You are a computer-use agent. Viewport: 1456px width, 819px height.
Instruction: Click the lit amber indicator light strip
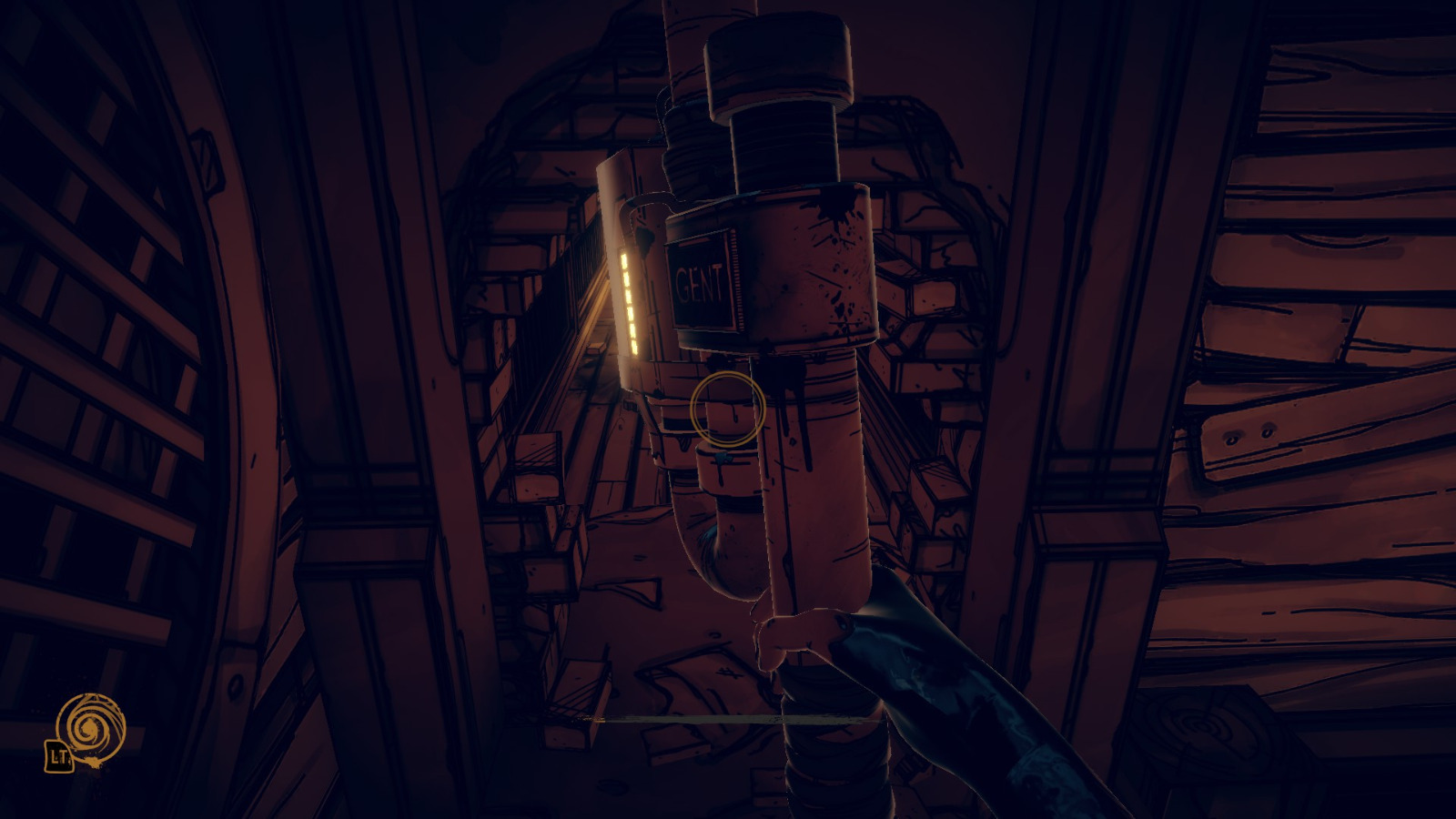(629, 305)
